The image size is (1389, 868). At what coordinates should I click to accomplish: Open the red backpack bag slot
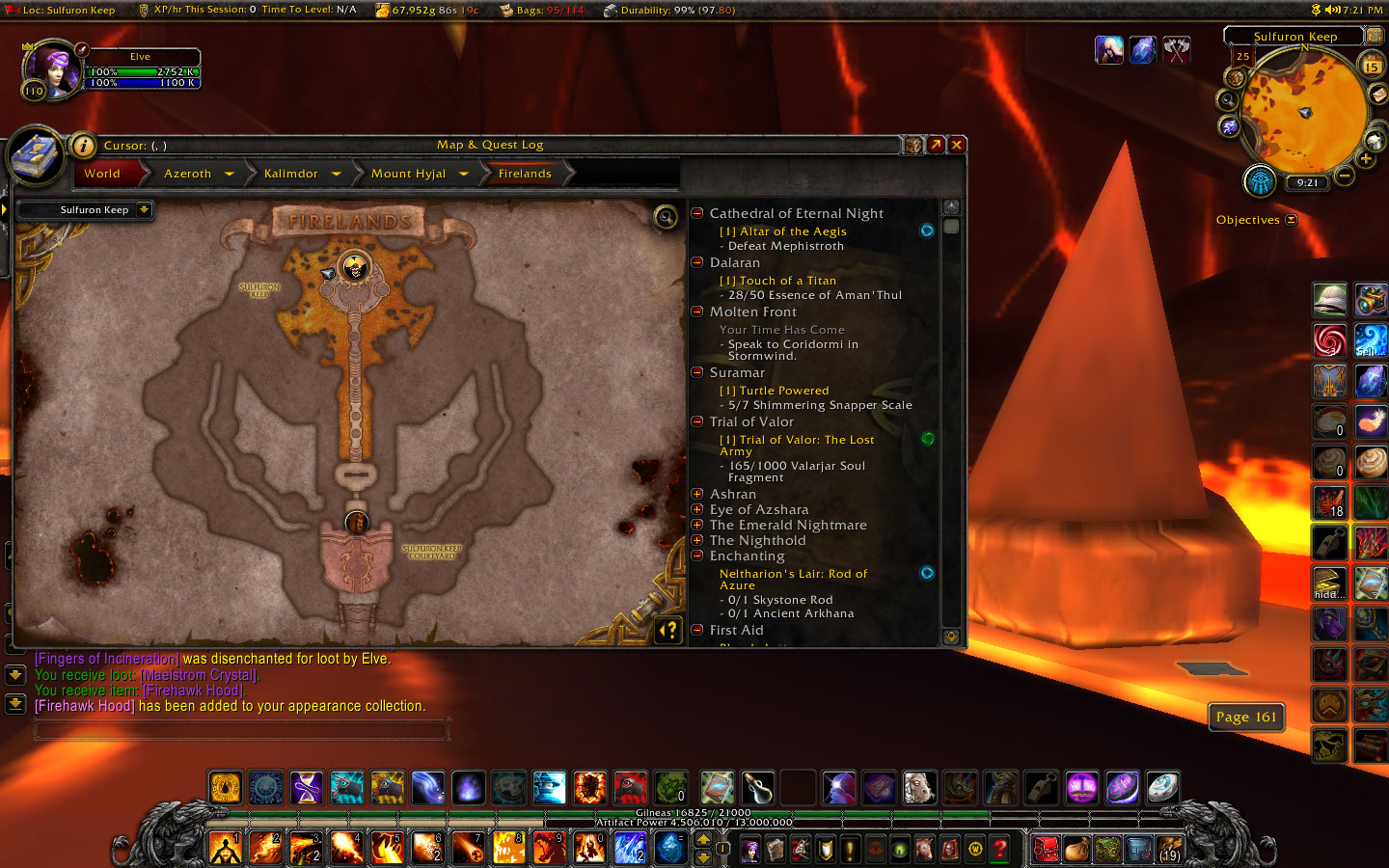pos(1046,849)
